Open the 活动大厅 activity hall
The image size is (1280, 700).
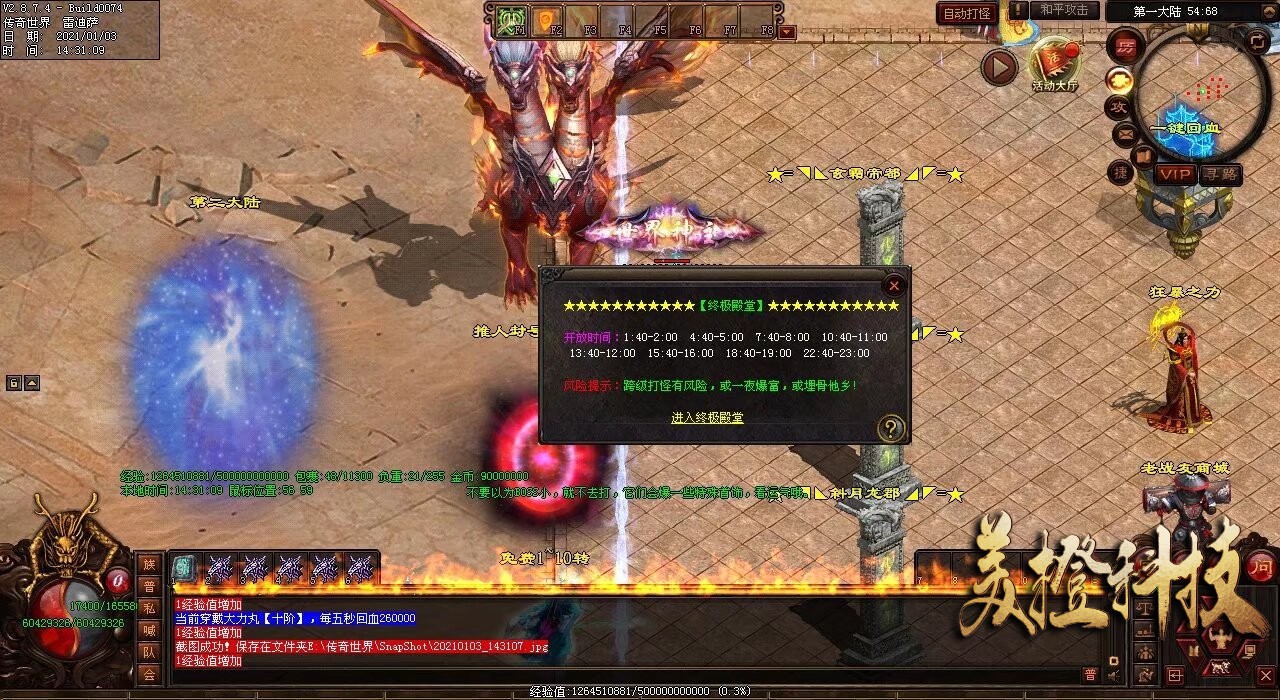point(1055,64)
